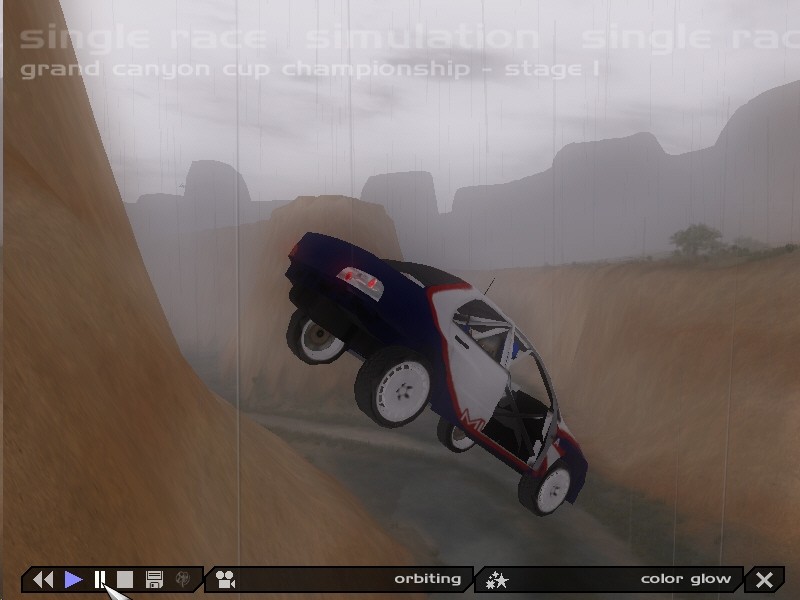This screenshot has width=800, height=600.
Task: Close the replay viewer
Action: coord(765,579)
